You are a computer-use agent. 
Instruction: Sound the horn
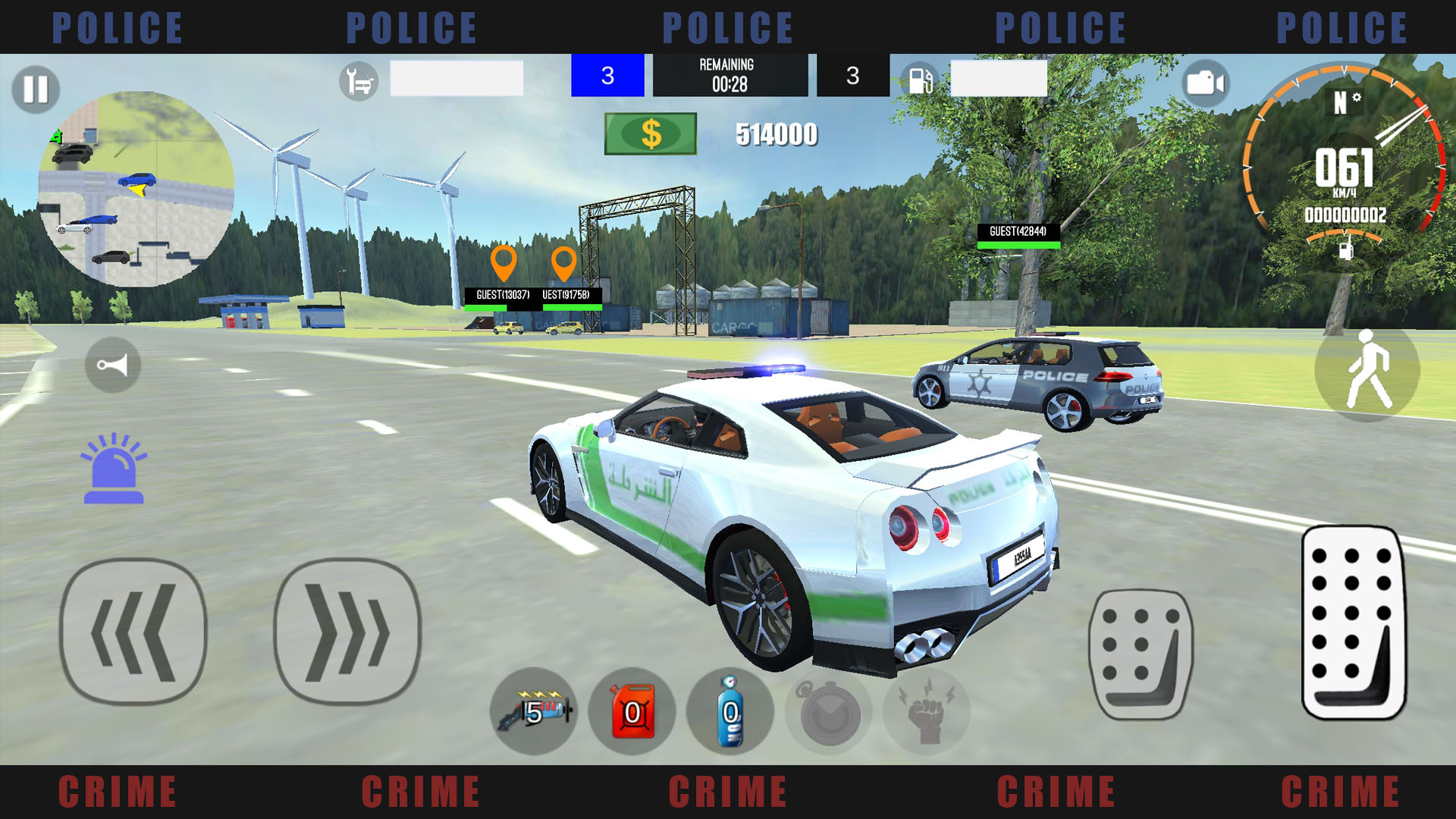tap(112, 364)
